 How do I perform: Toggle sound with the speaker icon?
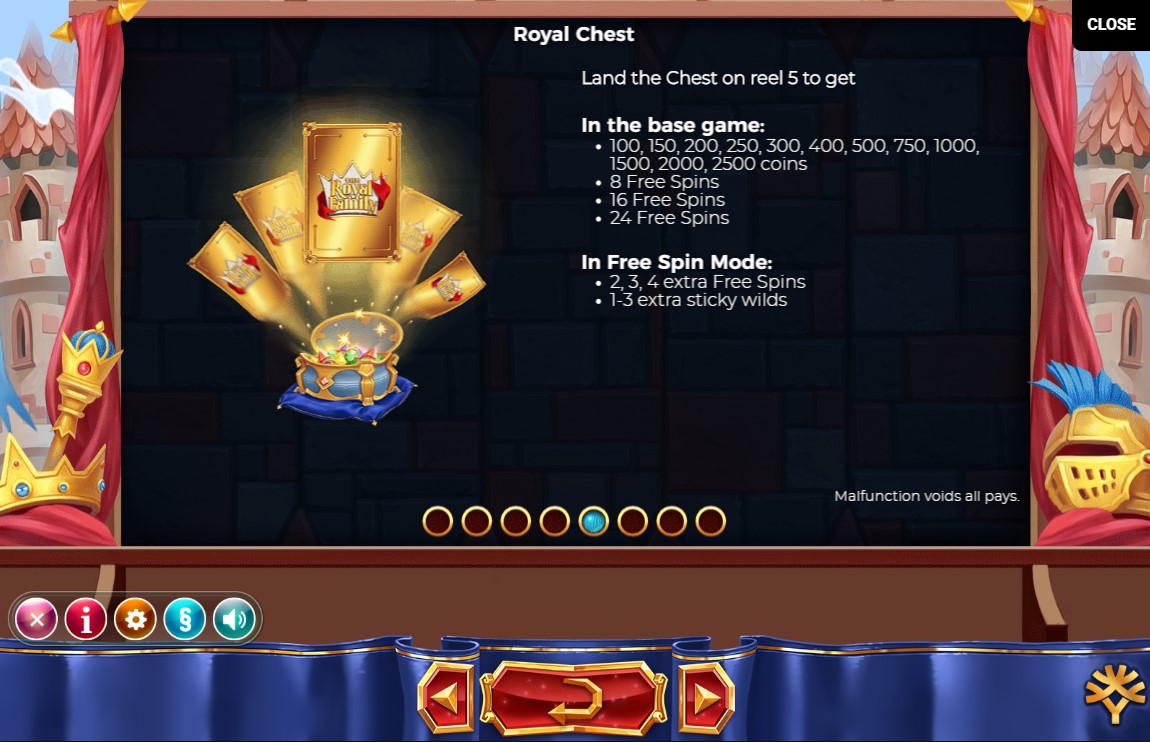pos(233,620)
